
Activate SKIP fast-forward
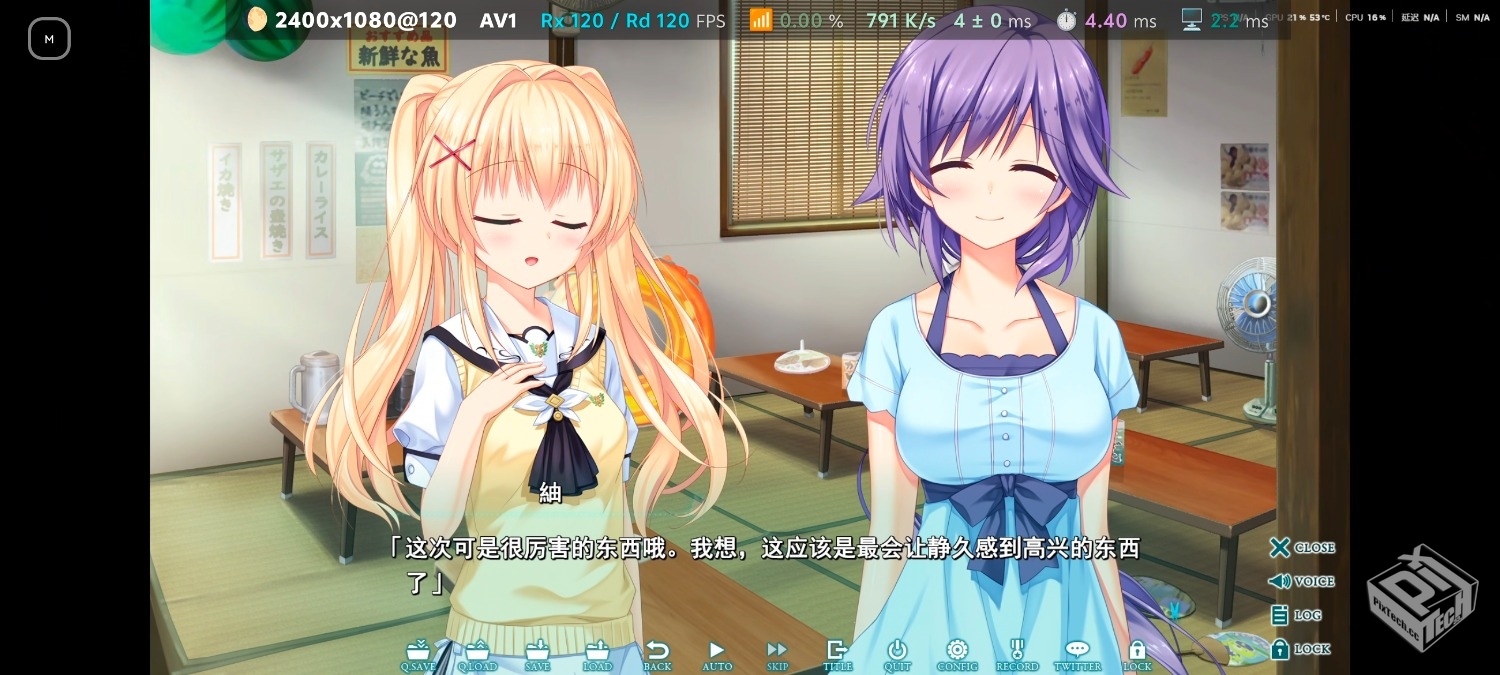[777, 654]
